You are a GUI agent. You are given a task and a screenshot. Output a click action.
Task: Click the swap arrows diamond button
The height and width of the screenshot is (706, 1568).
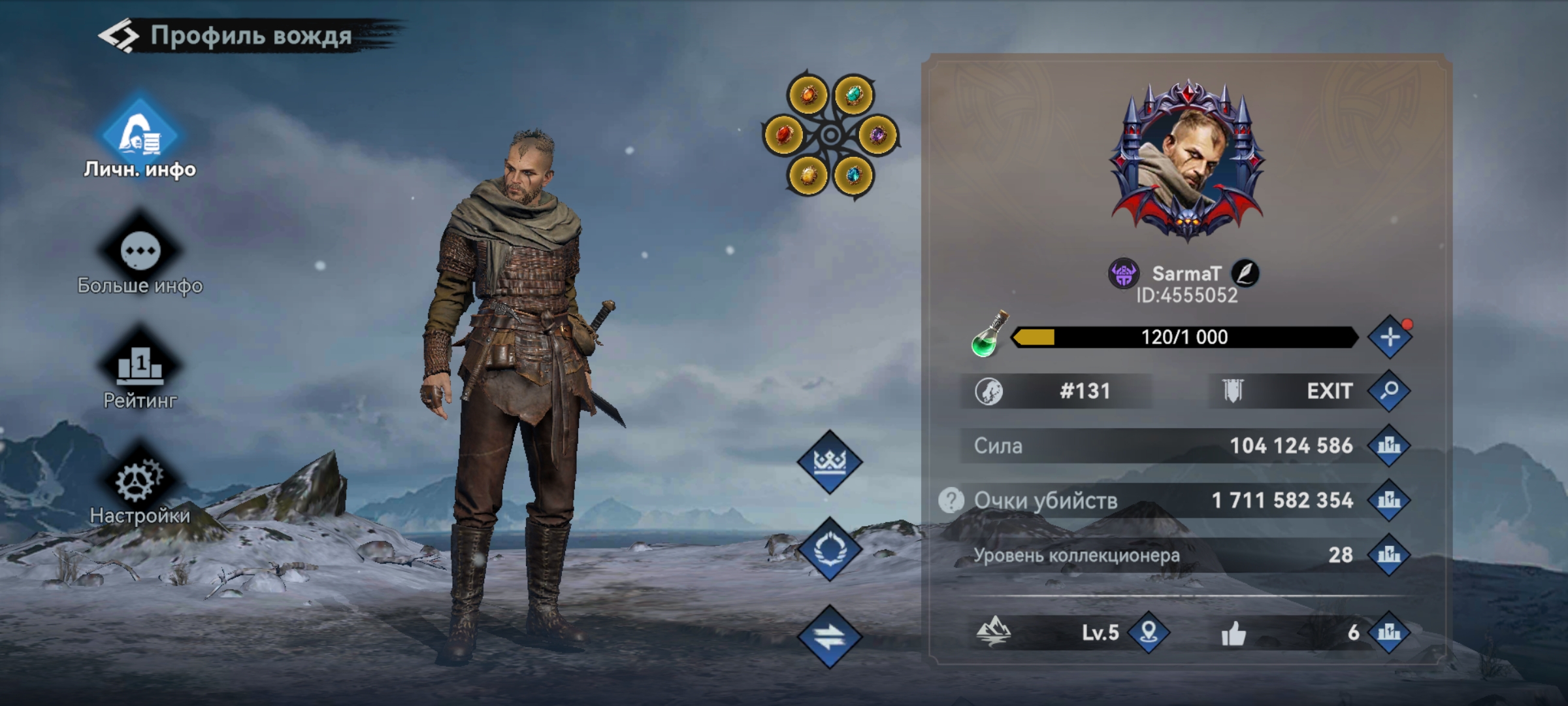(x=830, y=636)
